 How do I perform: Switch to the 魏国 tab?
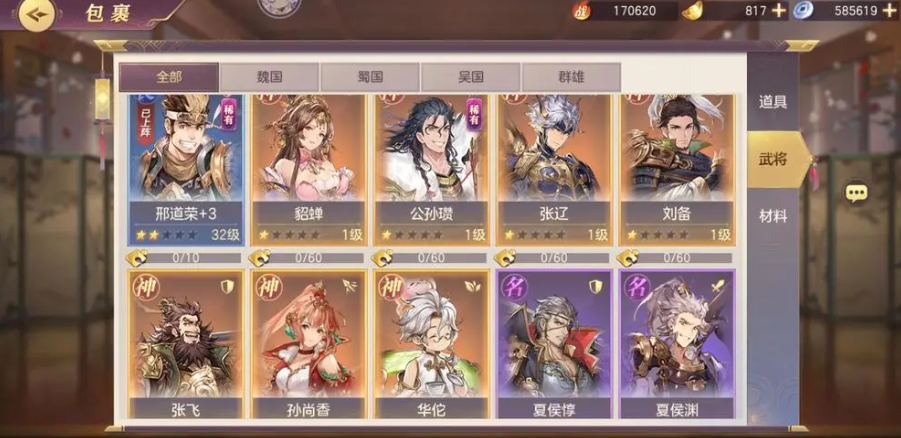click(269, 78)
